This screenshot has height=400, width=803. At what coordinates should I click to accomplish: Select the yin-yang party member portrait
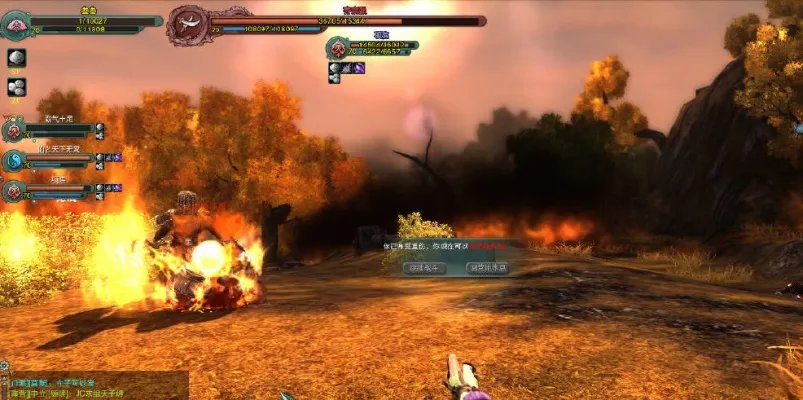(13, 160)
